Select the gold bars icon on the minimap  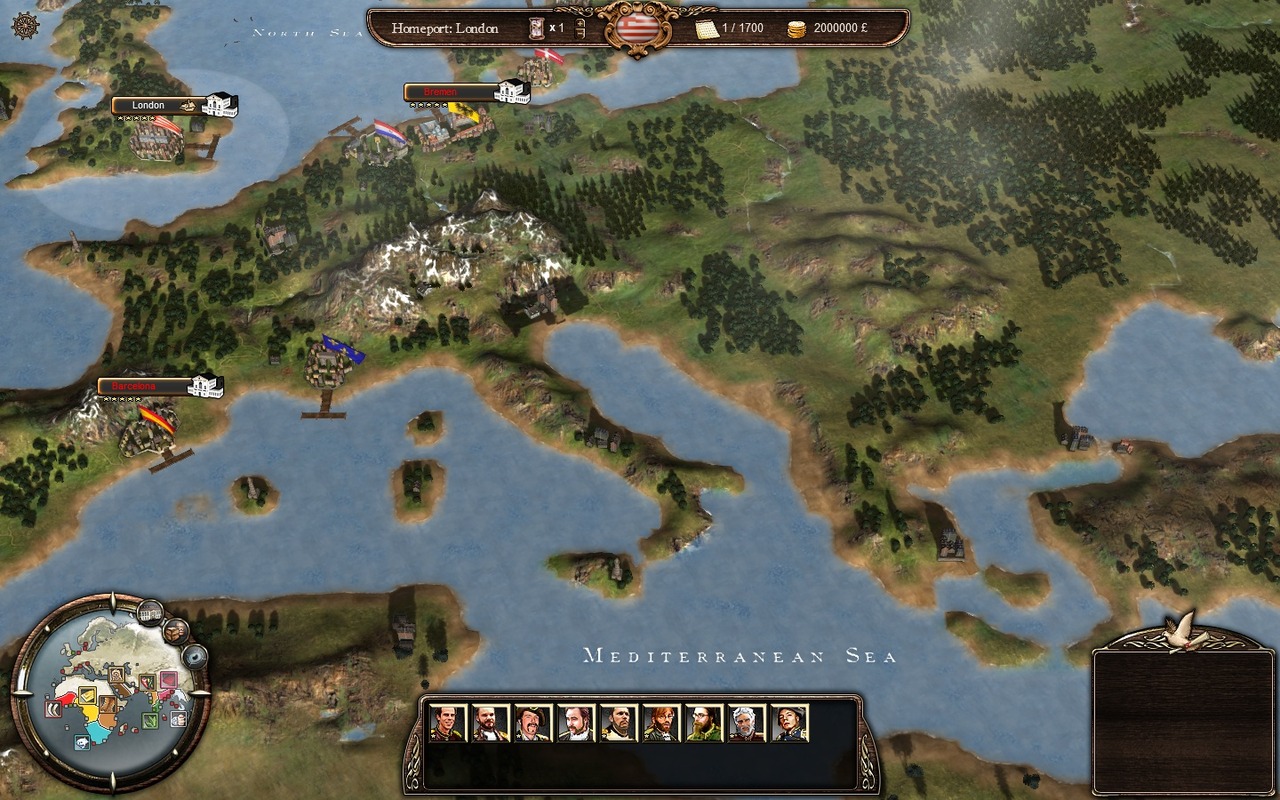pyautogui.click(x=86, y=696)
